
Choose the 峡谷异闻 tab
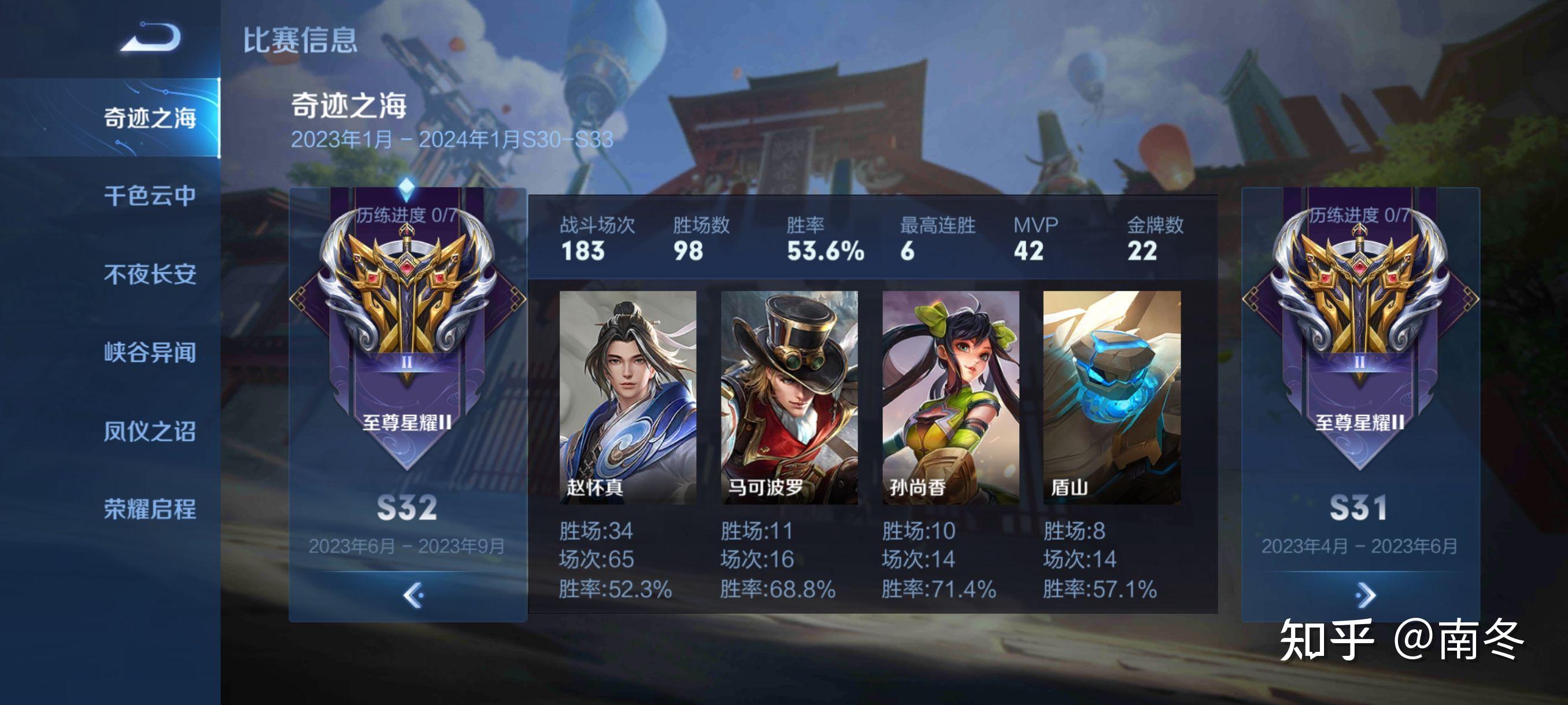(x=150, y=353)
